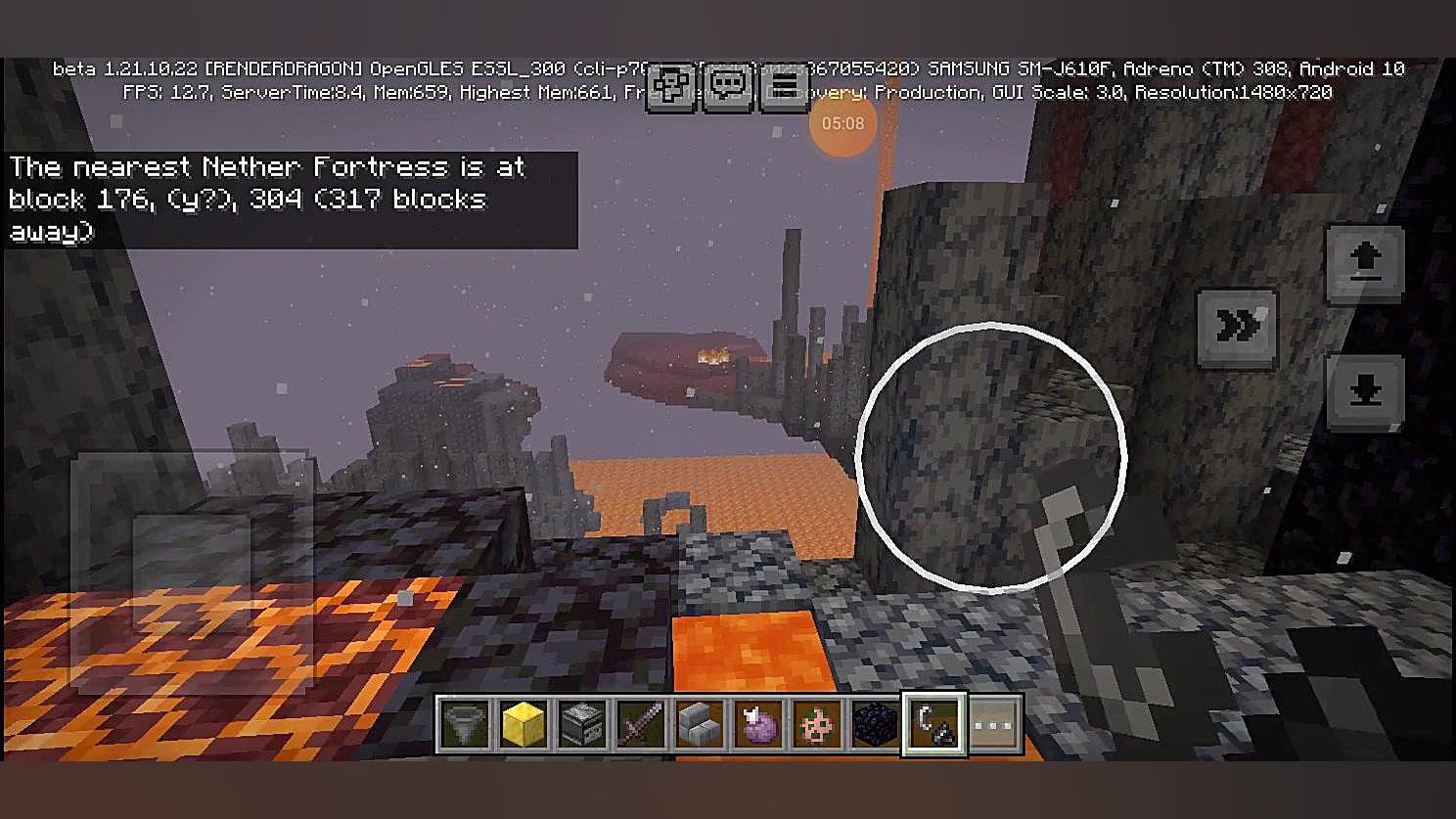Image resolution: width=1456 pixels, height=819 pixels.
Task: Tap the fly down arrow button
Action: (x=1365, y=391)
